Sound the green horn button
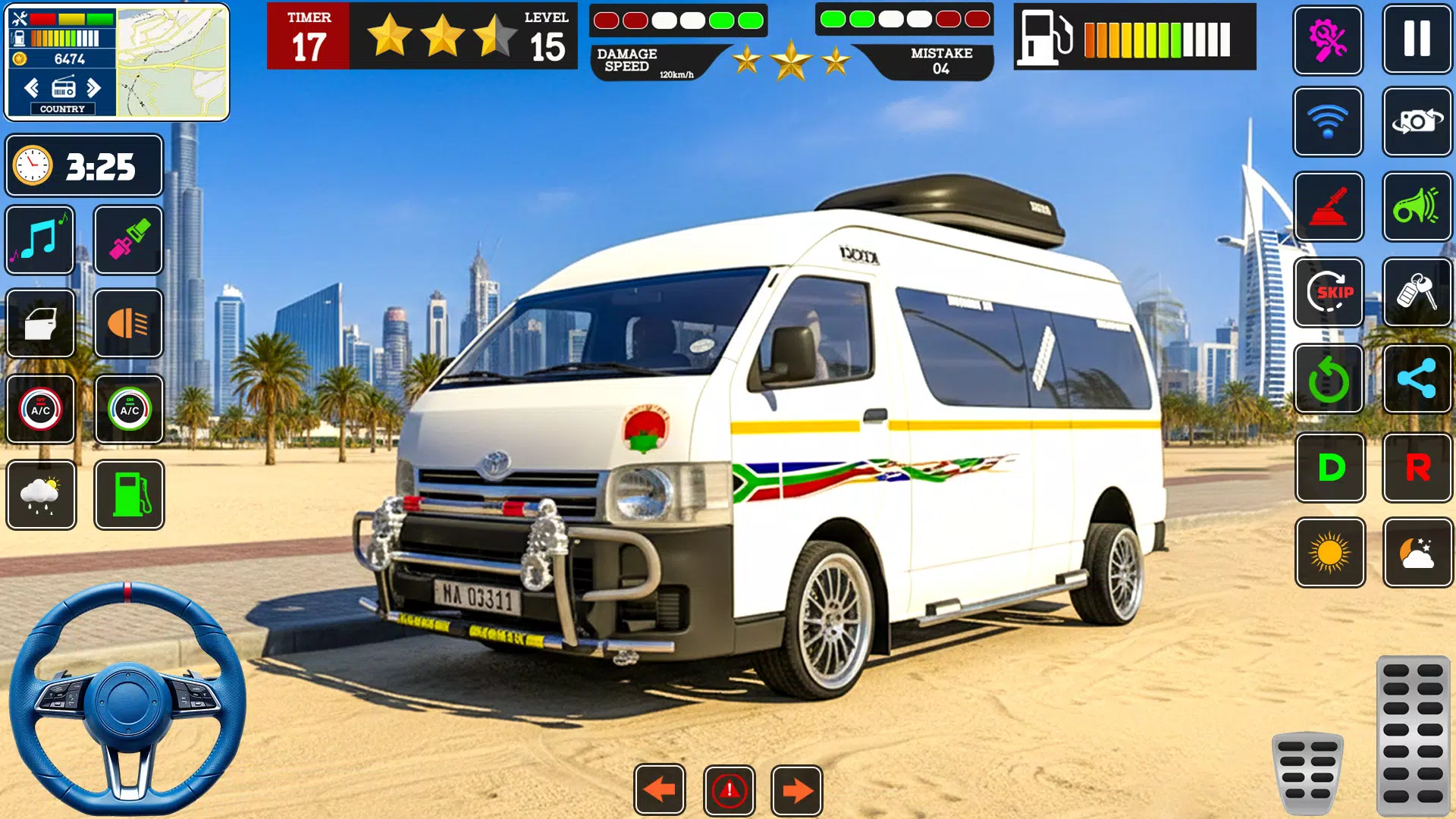 pos(1417,206)
